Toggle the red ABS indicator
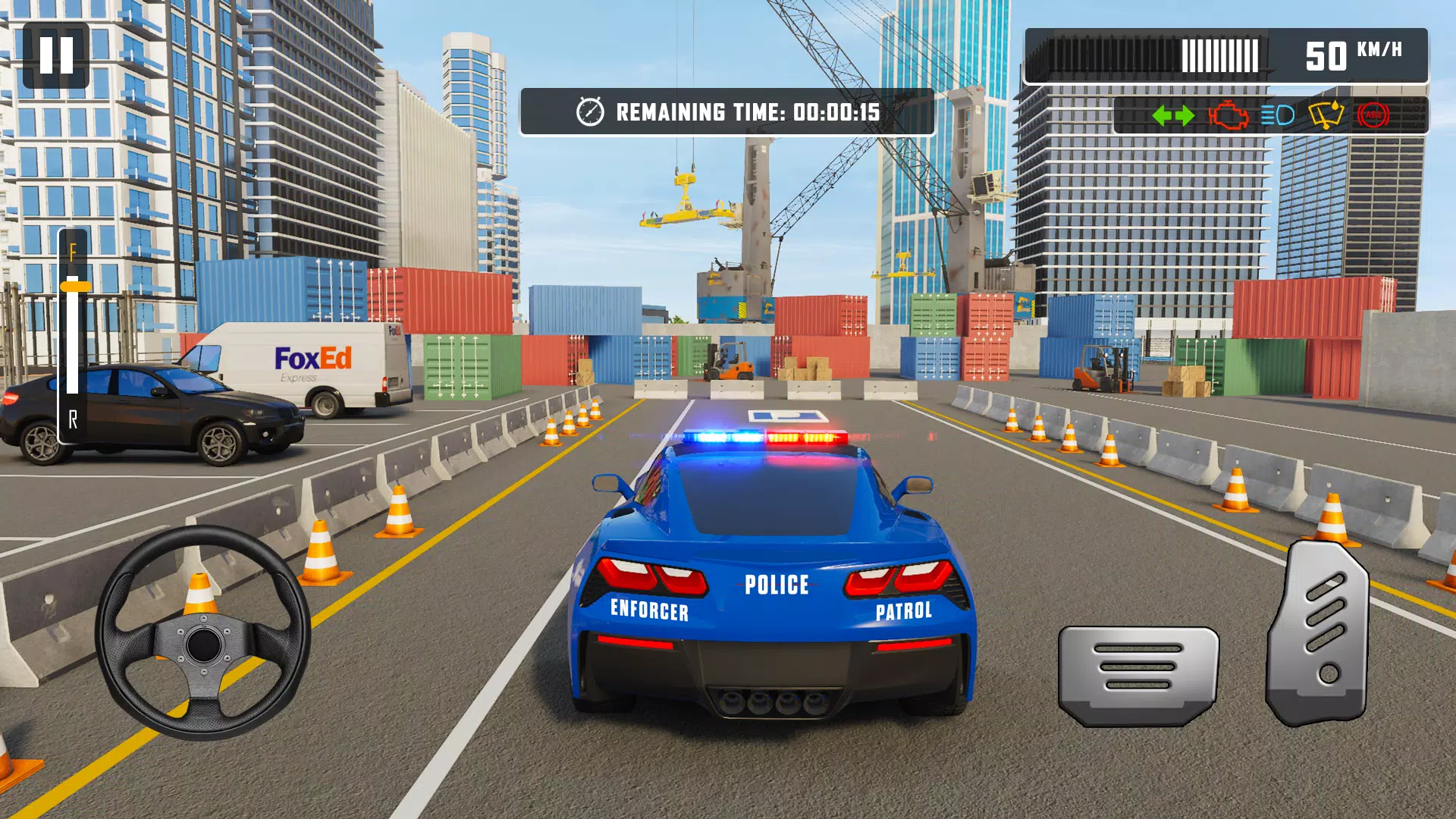Viewport: 1456px width, 819px height. tap(1373, 115)
